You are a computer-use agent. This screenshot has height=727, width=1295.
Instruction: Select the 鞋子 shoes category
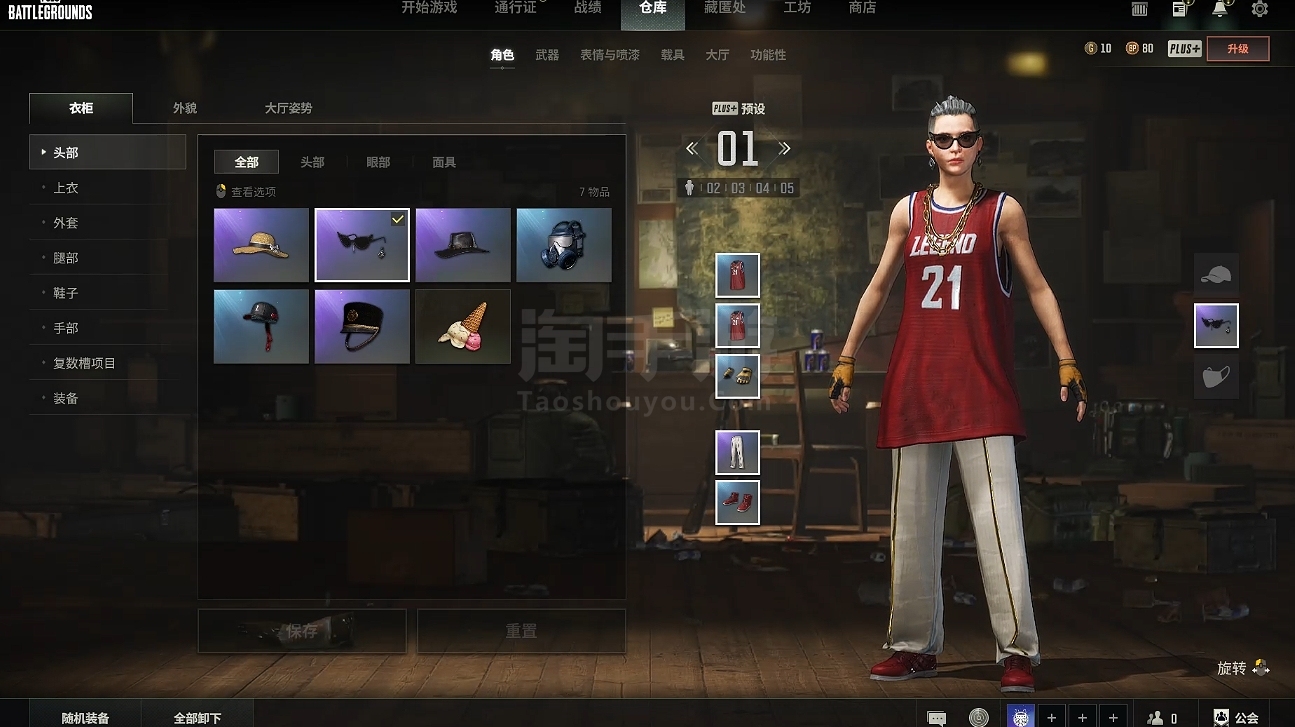click(x=66, y=293)
